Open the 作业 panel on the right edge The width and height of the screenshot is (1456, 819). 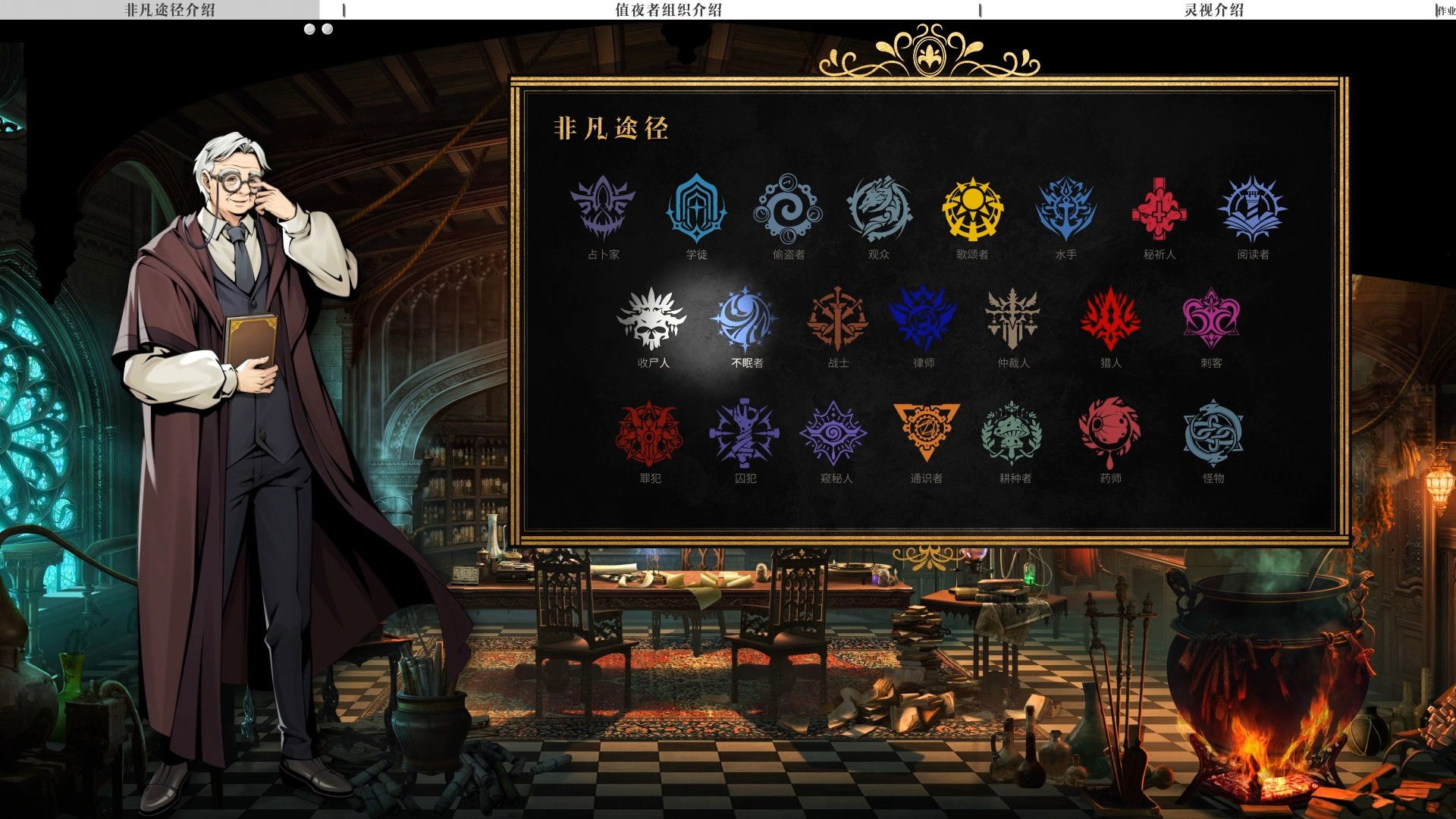(x=1447, y=11)
